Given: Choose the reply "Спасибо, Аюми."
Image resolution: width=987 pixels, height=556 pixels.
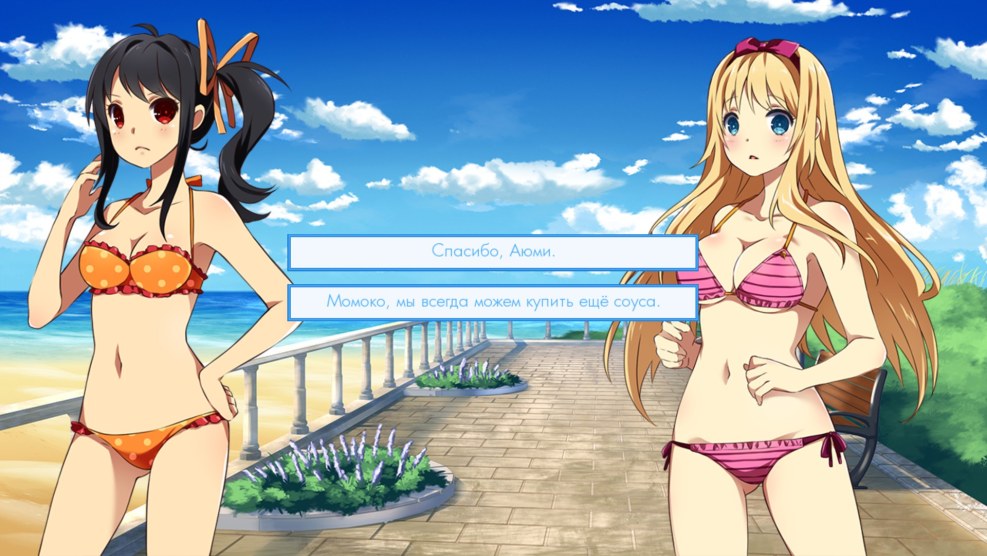Looking at the screenshot, I should point(492,252).
